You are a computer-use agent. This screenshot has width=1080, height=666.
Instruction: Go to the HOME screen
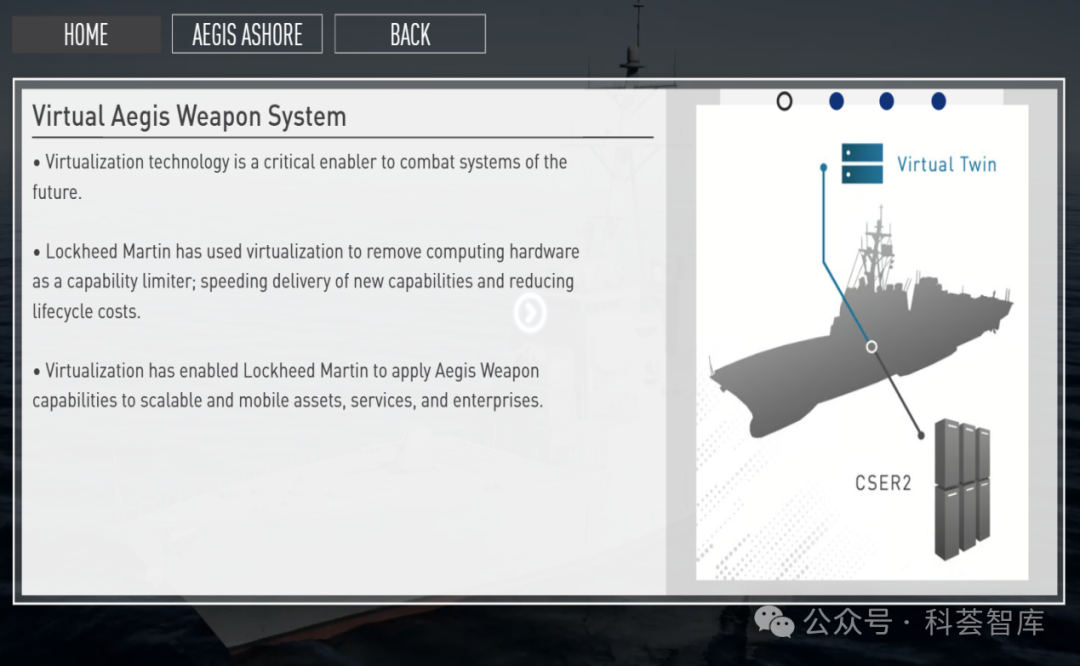point(86,34)
